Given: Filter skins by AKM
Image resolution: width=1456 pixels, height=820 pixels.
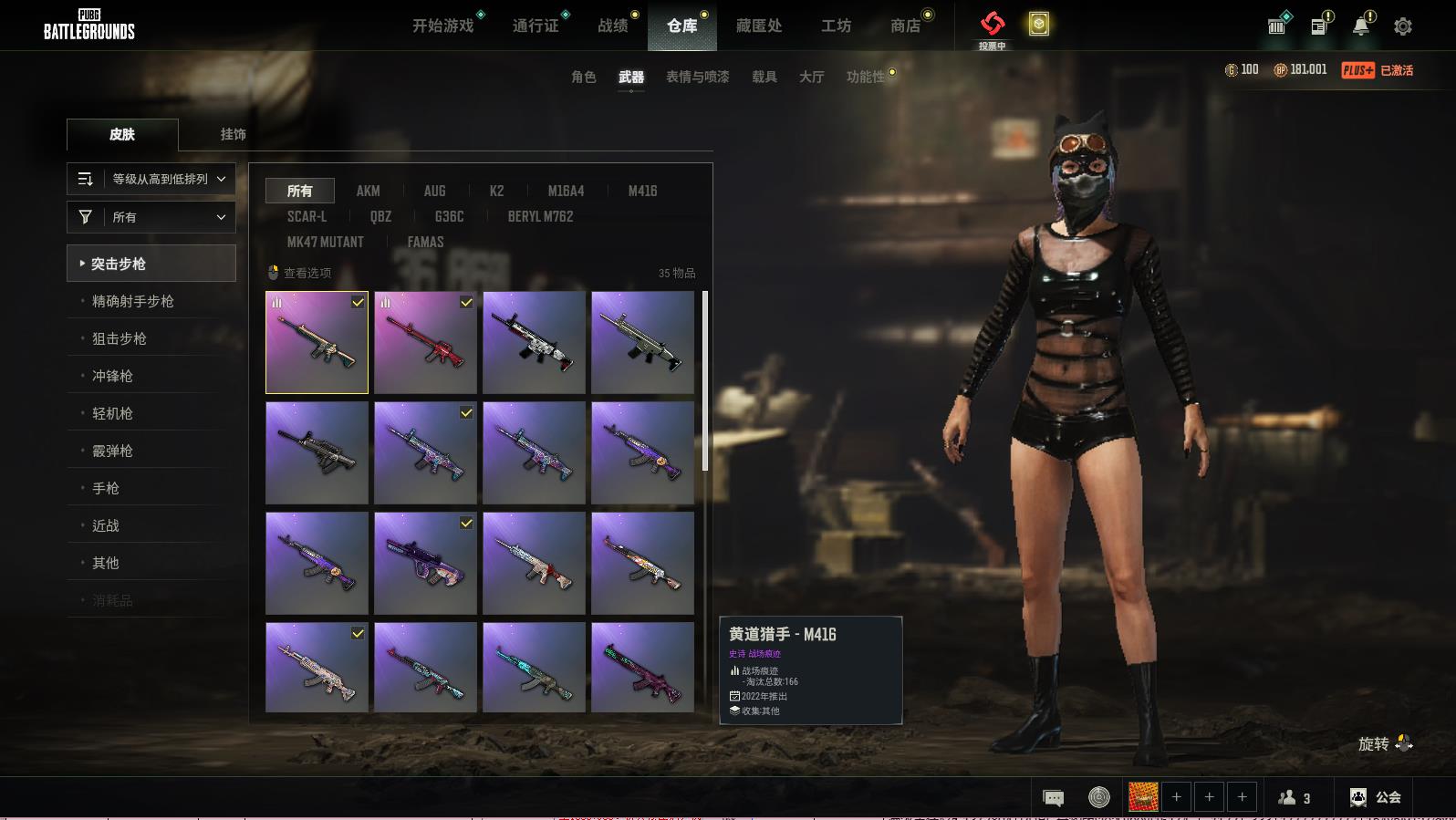Looking at the screenshot, I should point(368,191).
